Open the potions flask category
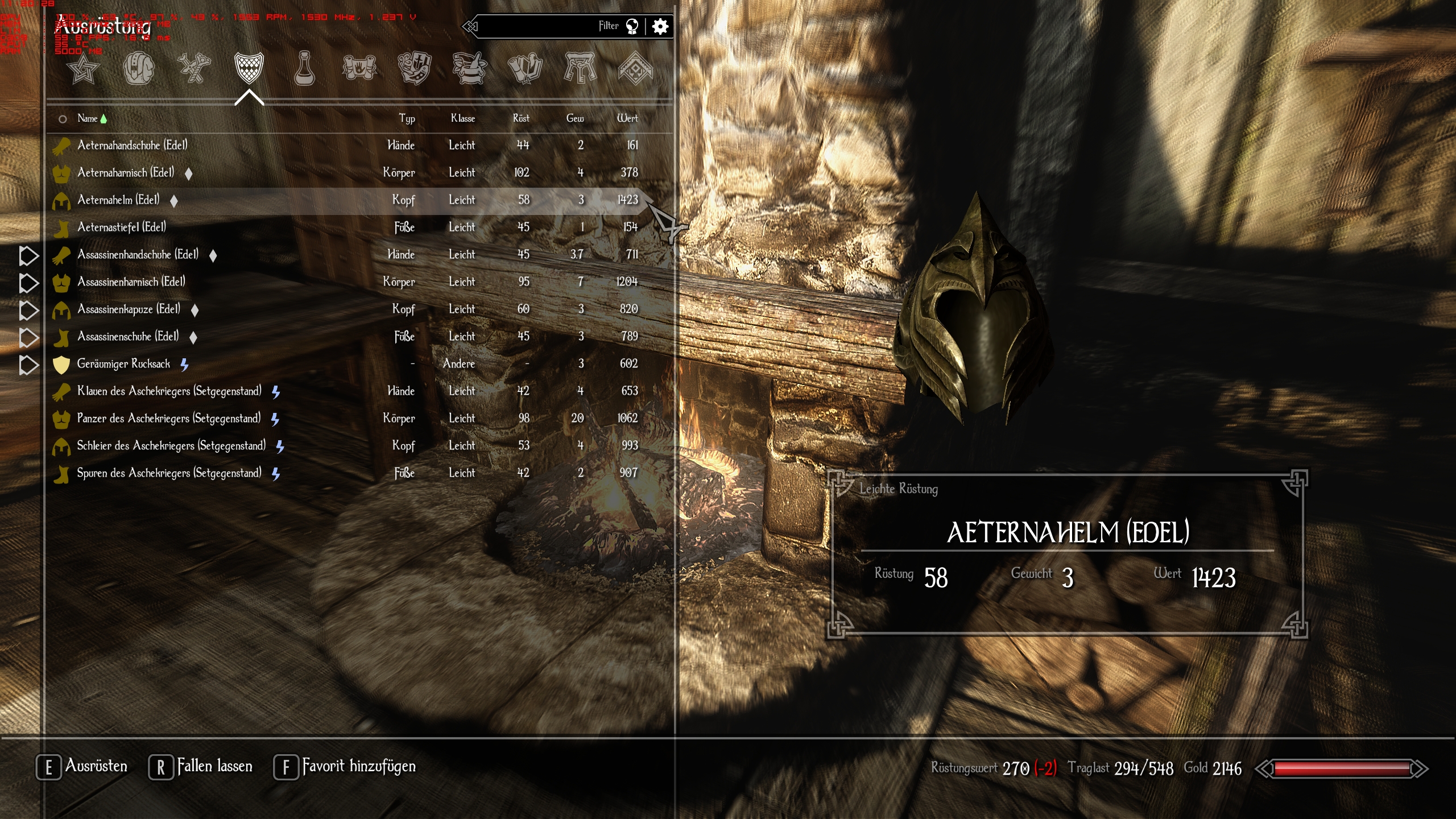 (x=304, y=69)
